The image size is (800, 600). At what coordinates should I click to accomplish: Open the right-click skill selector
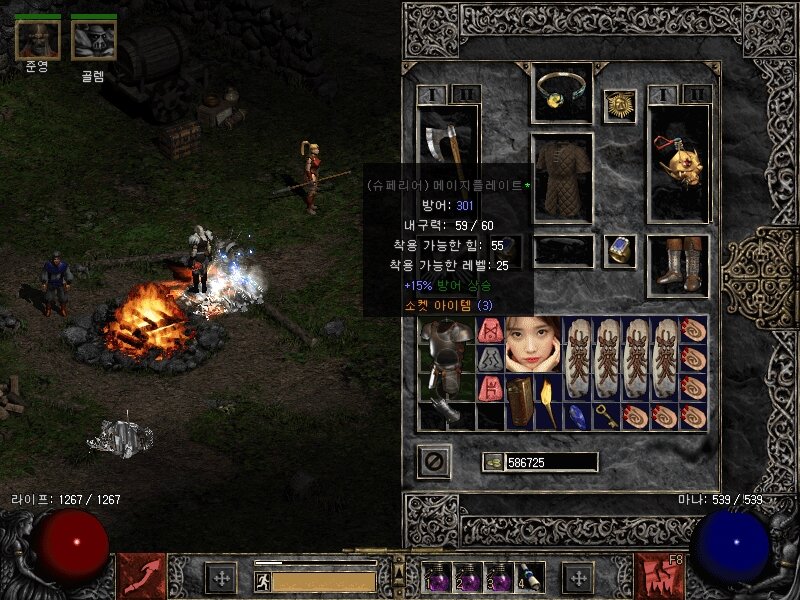(x=657, y=577)
